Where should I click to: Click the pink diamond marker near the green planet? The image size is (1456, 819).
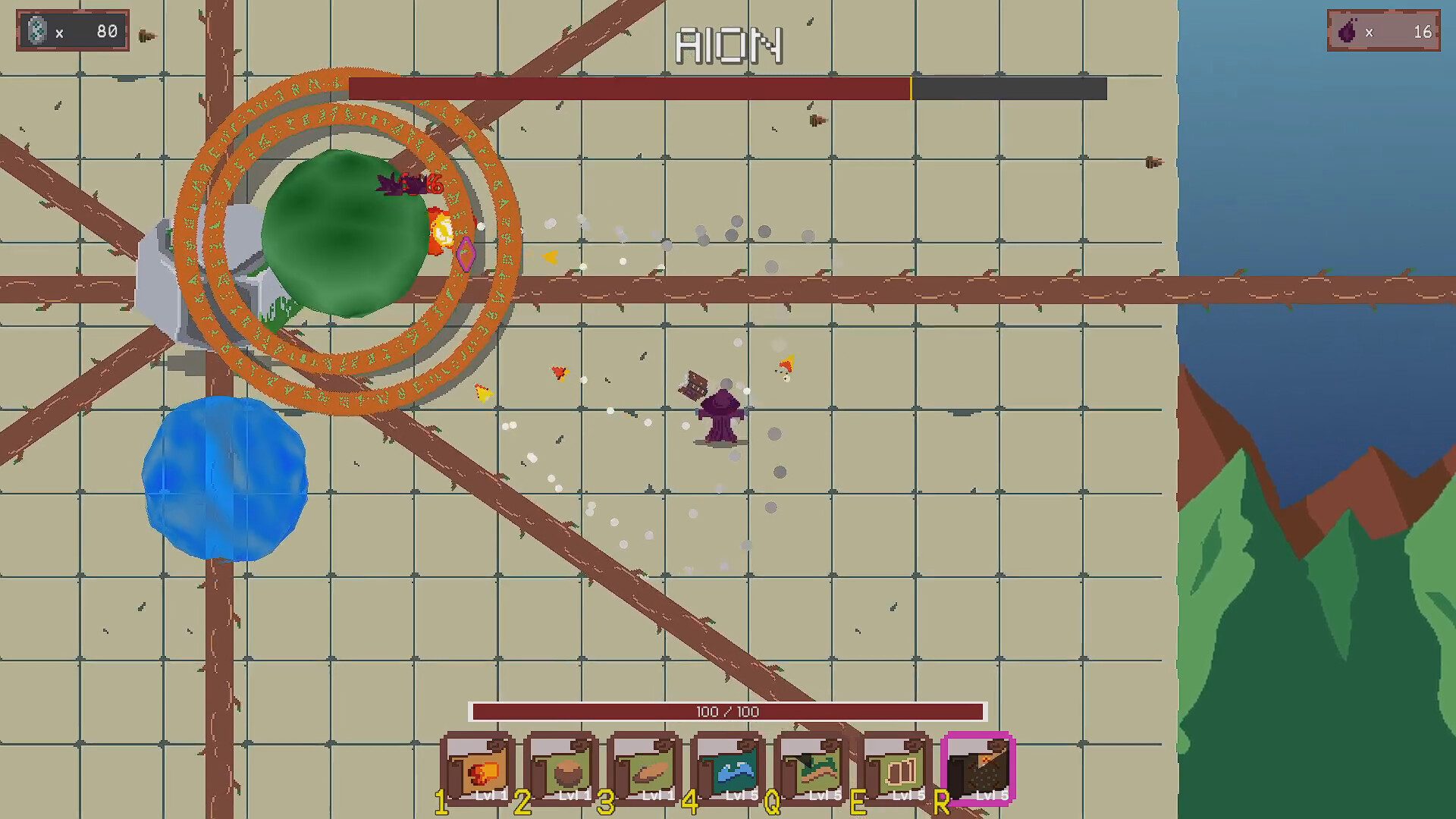(466, 252)
